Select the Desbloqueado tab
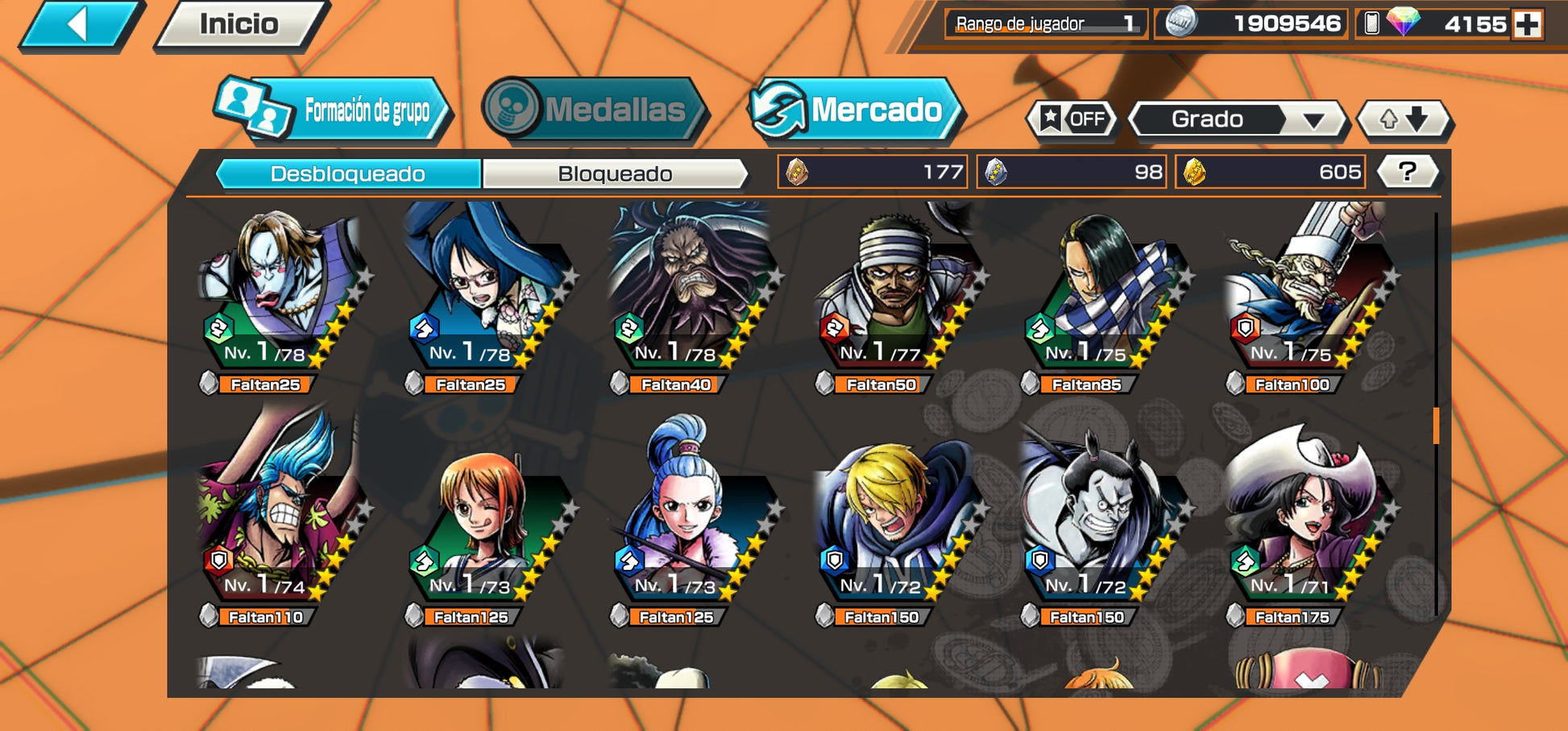Image resolution: width=1568 pixels, height=731 pixels. coord(348,174)
